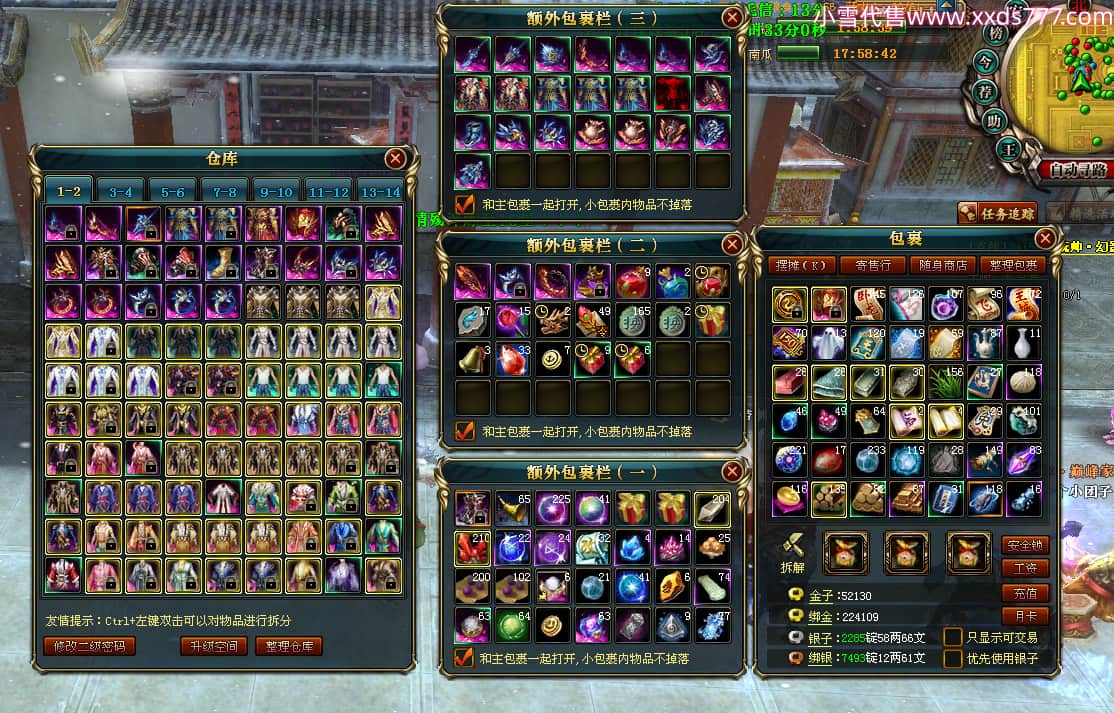
Task: Toggle the 优先使用银子 checkbox
Action: coord(953,659)
